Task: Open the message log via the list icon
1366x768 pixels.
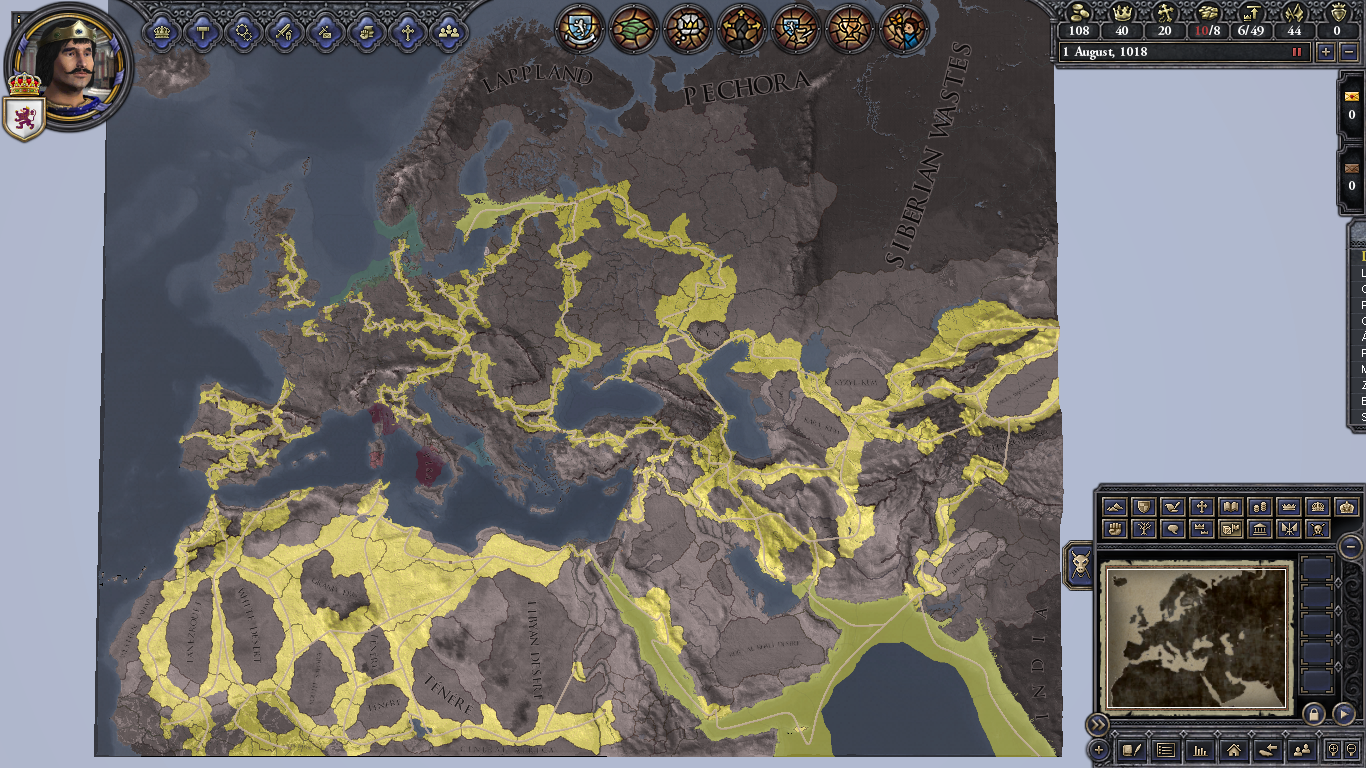Action: click(x=1166, y=751)
